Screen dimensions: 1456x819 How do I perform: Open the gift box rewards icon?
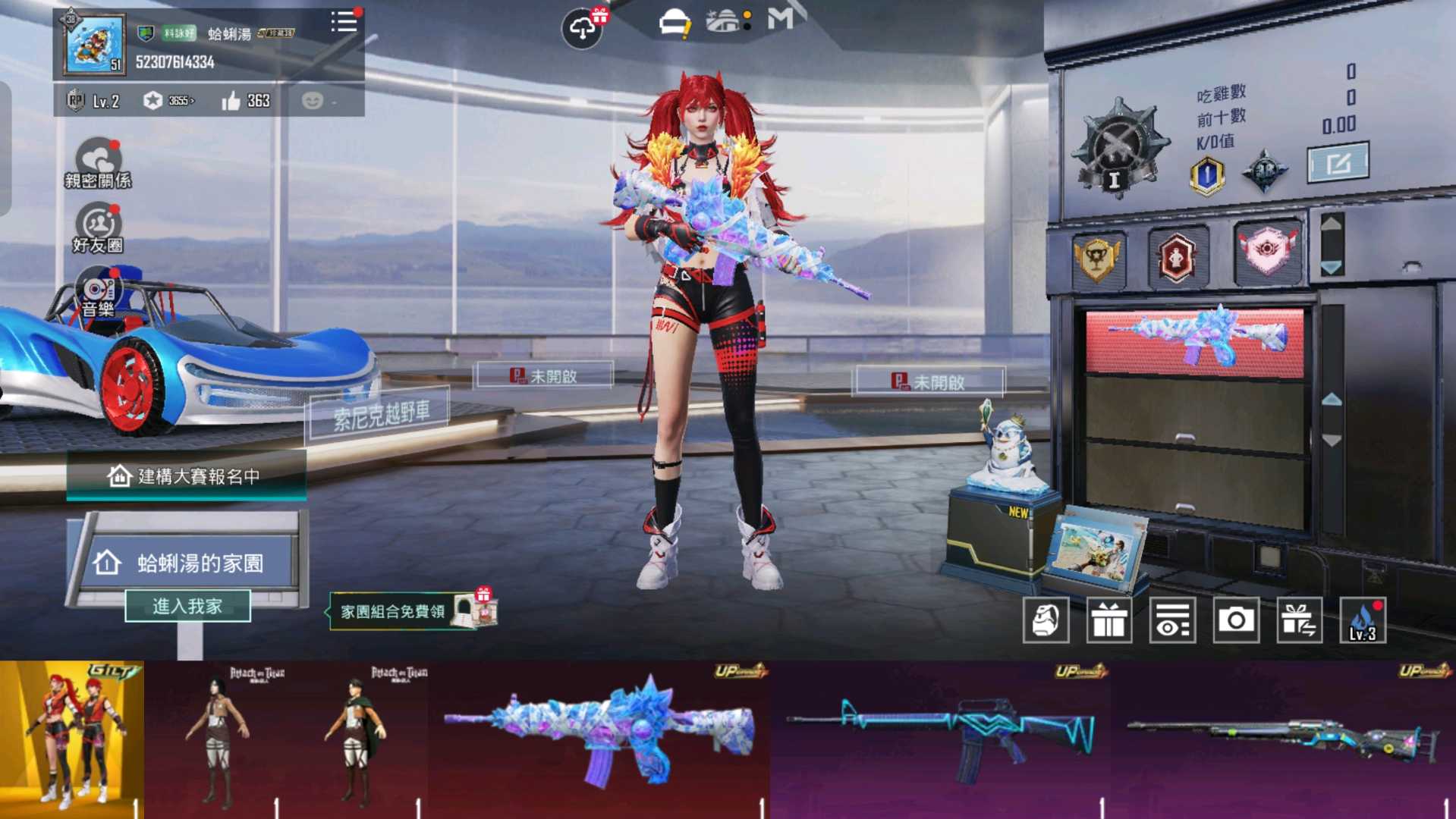[1109, 620]
